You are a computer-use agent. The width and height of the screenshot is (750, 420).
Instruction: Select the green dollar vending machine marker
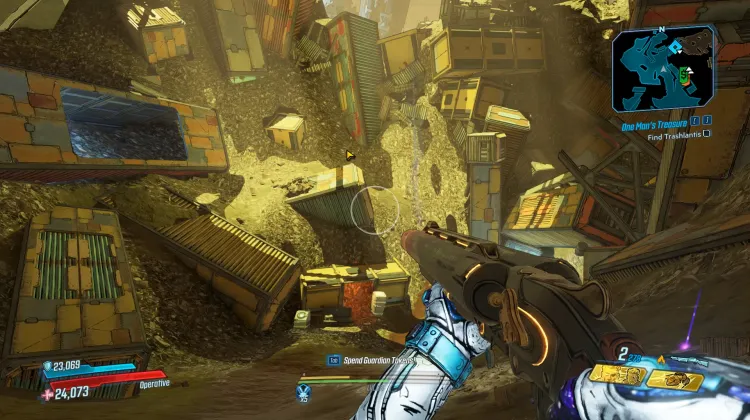click(x=683, y=75)
